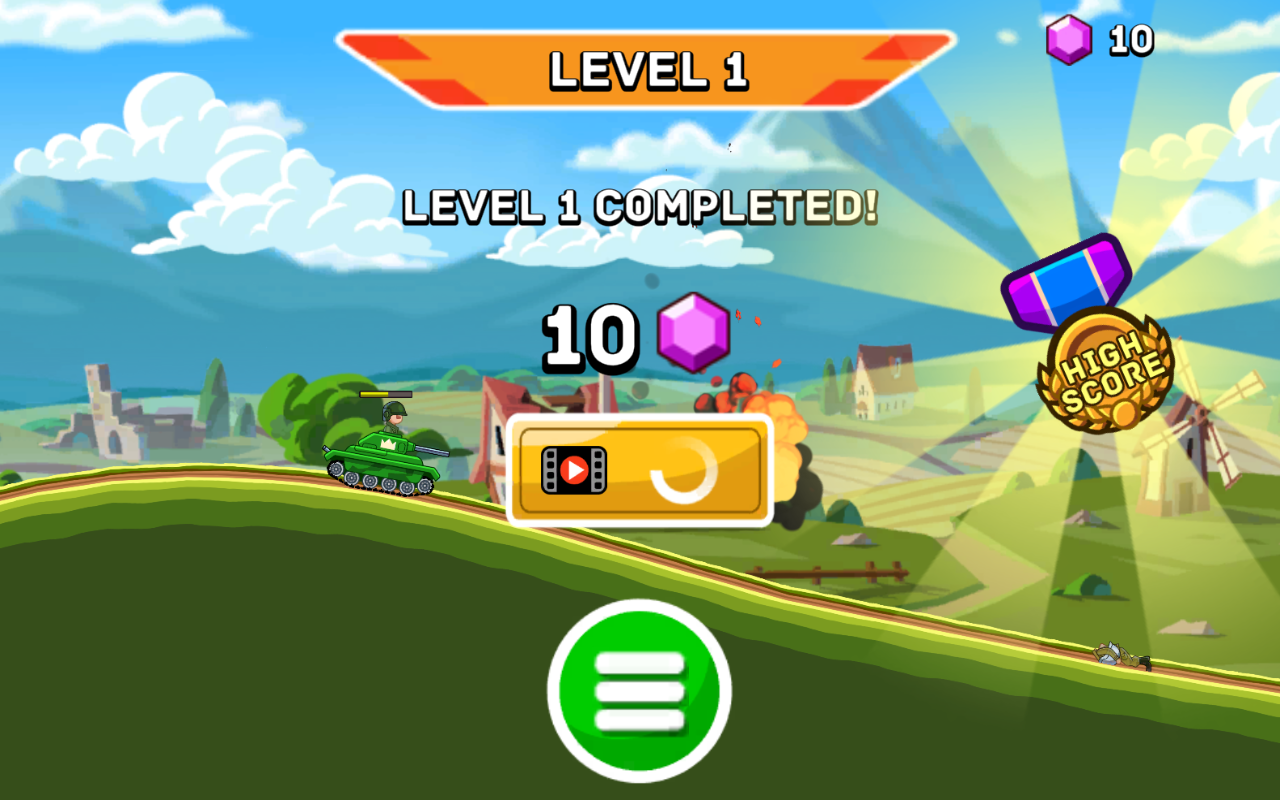
Task: Open the green menu button
Action: [639, 691]
